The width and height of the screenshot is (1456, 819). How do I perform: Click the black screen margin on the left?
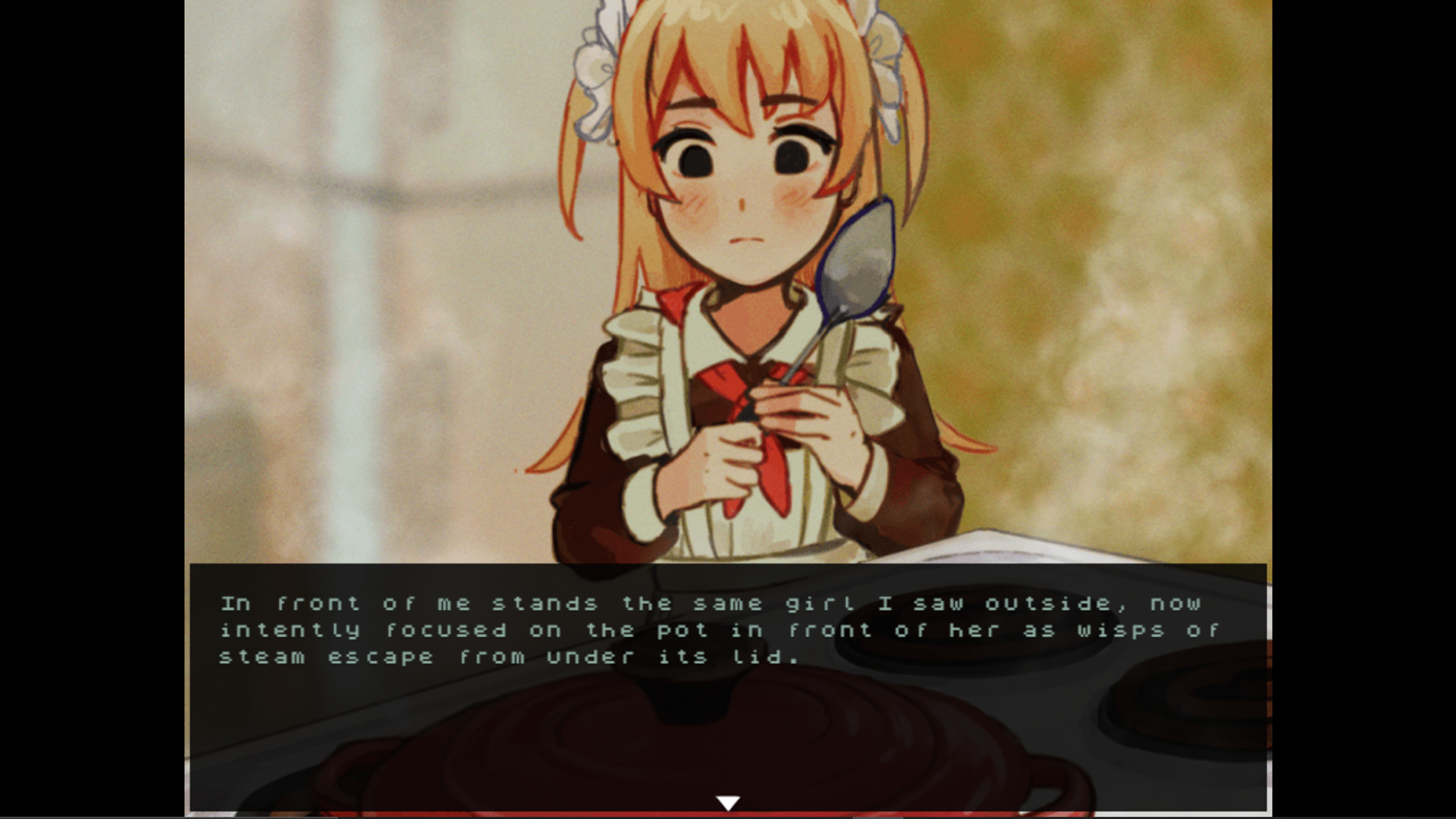(x=91, y=409)
